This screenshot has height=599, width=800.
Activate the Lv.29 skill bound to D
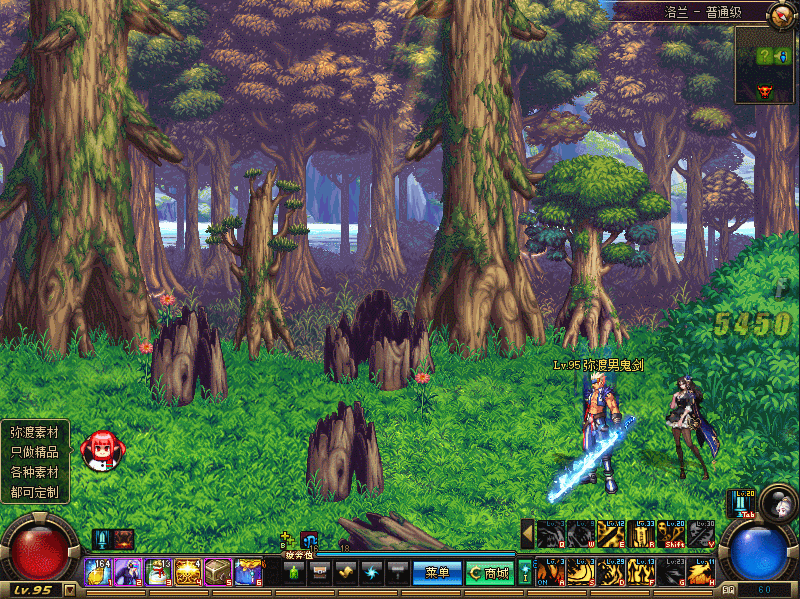coord(611,572)
